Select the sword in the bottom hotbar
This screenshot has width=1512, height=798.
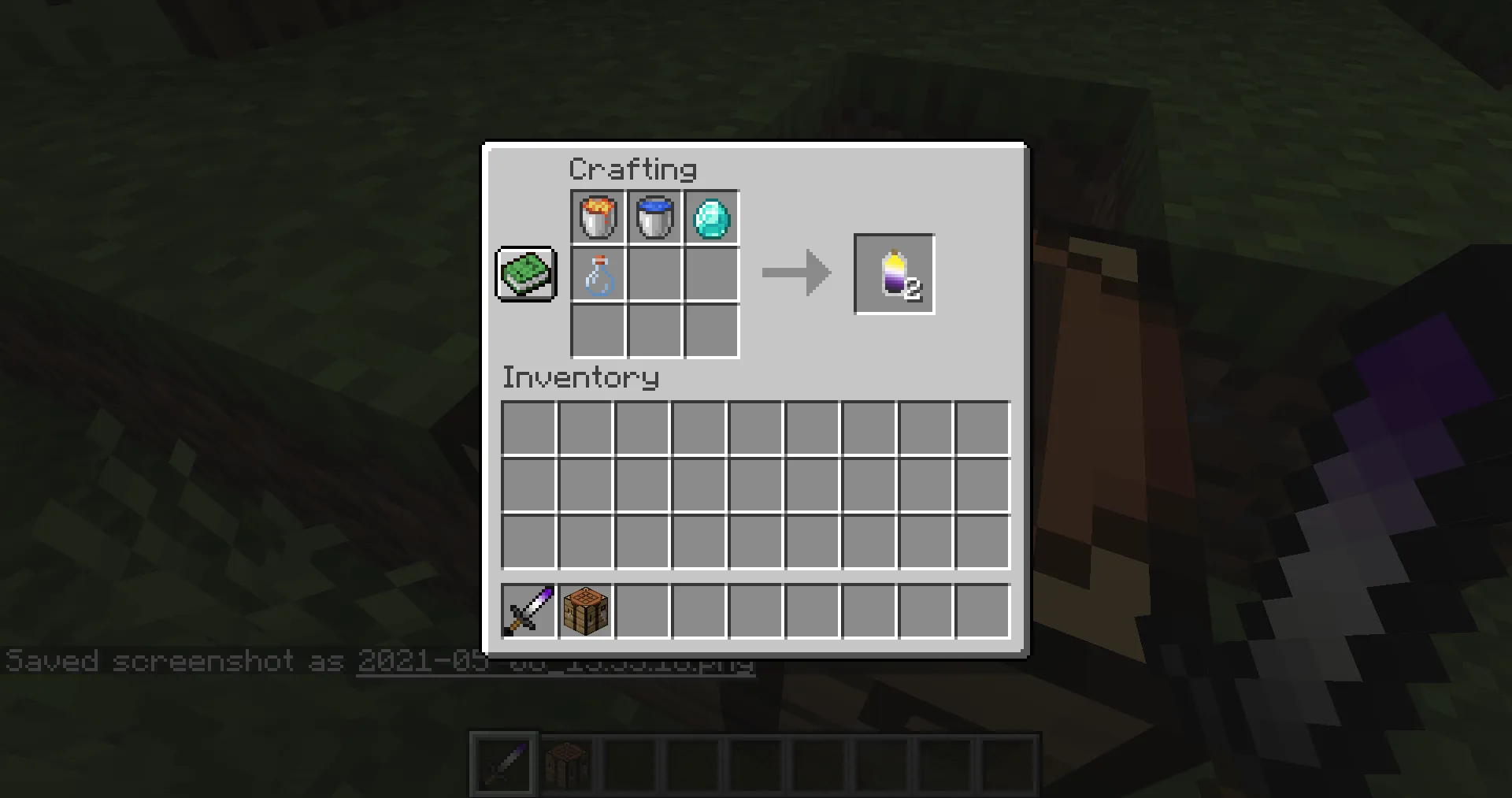[503, 761]
